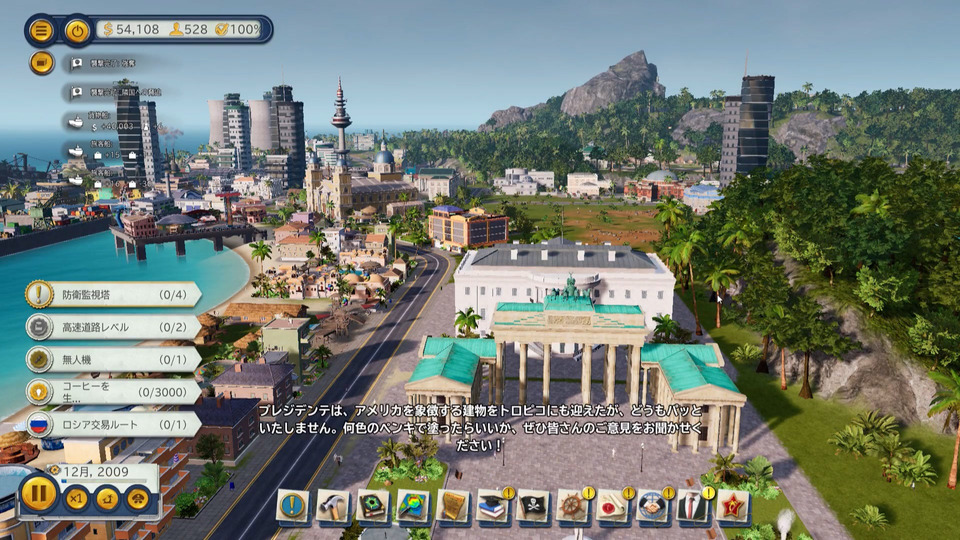Toggle the round folder button below the menu
This screenshot has height=540, width=960.
41,63
